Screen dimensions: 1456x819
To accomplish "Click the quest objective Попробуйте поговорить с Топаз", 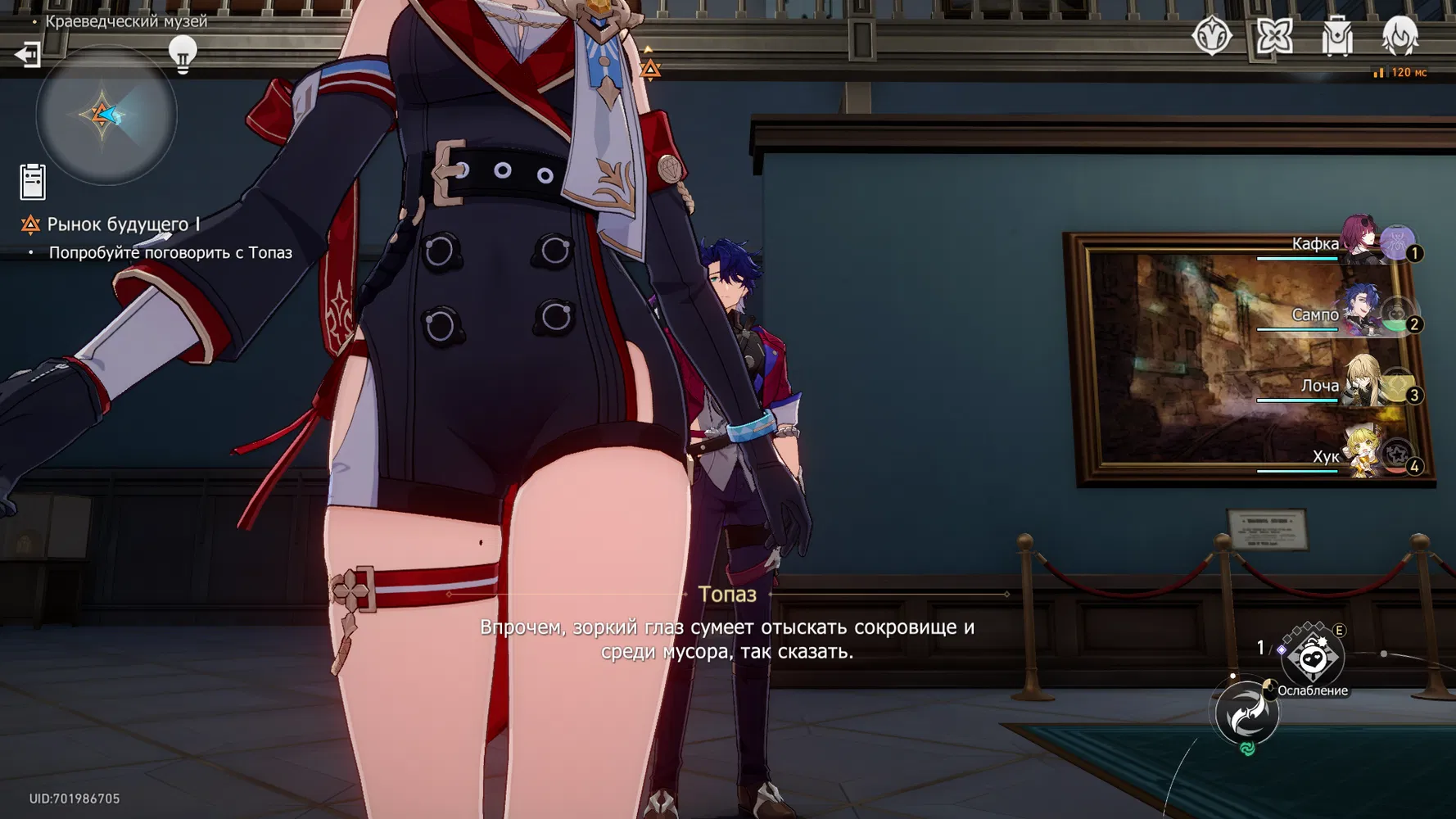I will tap(170, 253).
